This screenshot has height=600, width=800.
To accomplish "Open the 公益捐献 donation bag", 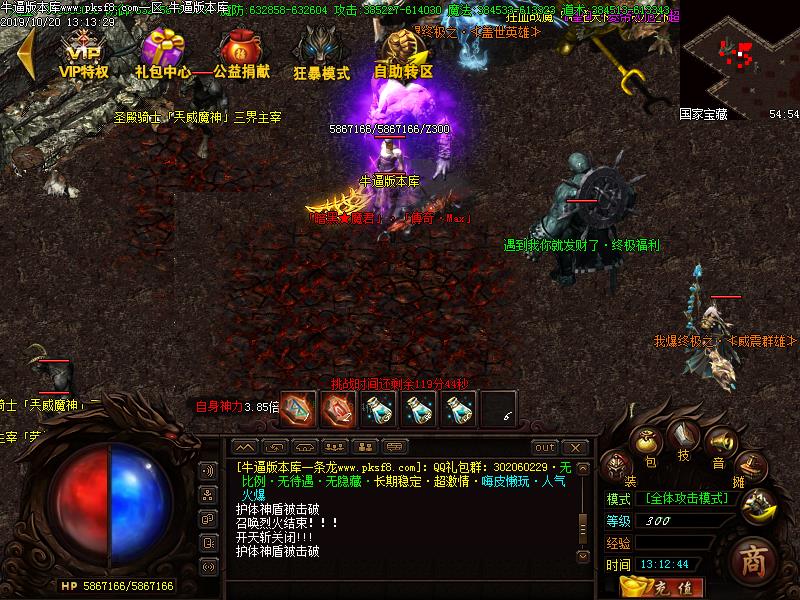I will click(x=240, y=54).
